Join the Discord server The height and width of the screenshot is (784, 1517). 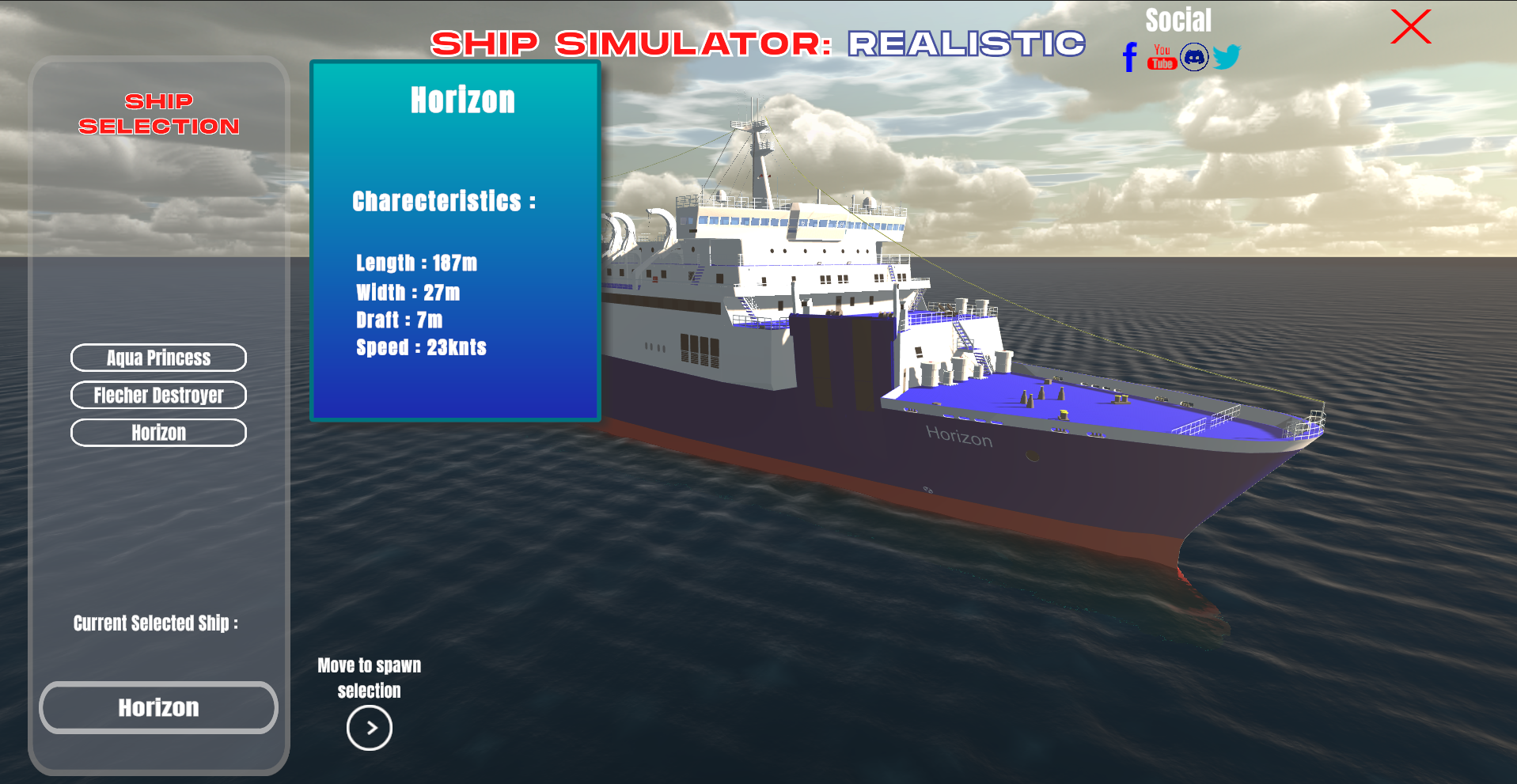pyautogui.click(x=1194, y=57)
